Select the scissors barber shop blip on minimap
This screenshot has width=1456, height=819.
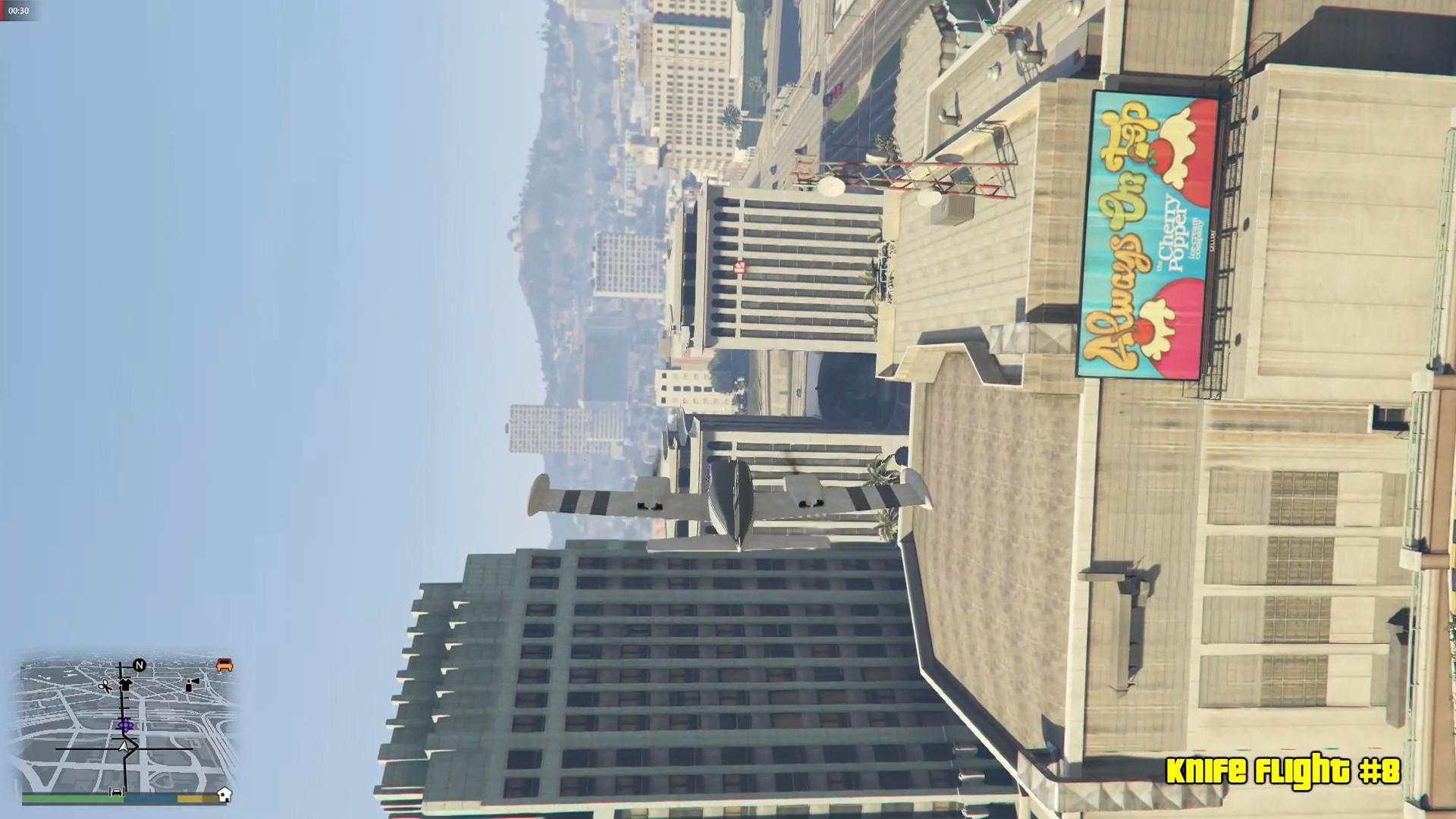point(105,686)
